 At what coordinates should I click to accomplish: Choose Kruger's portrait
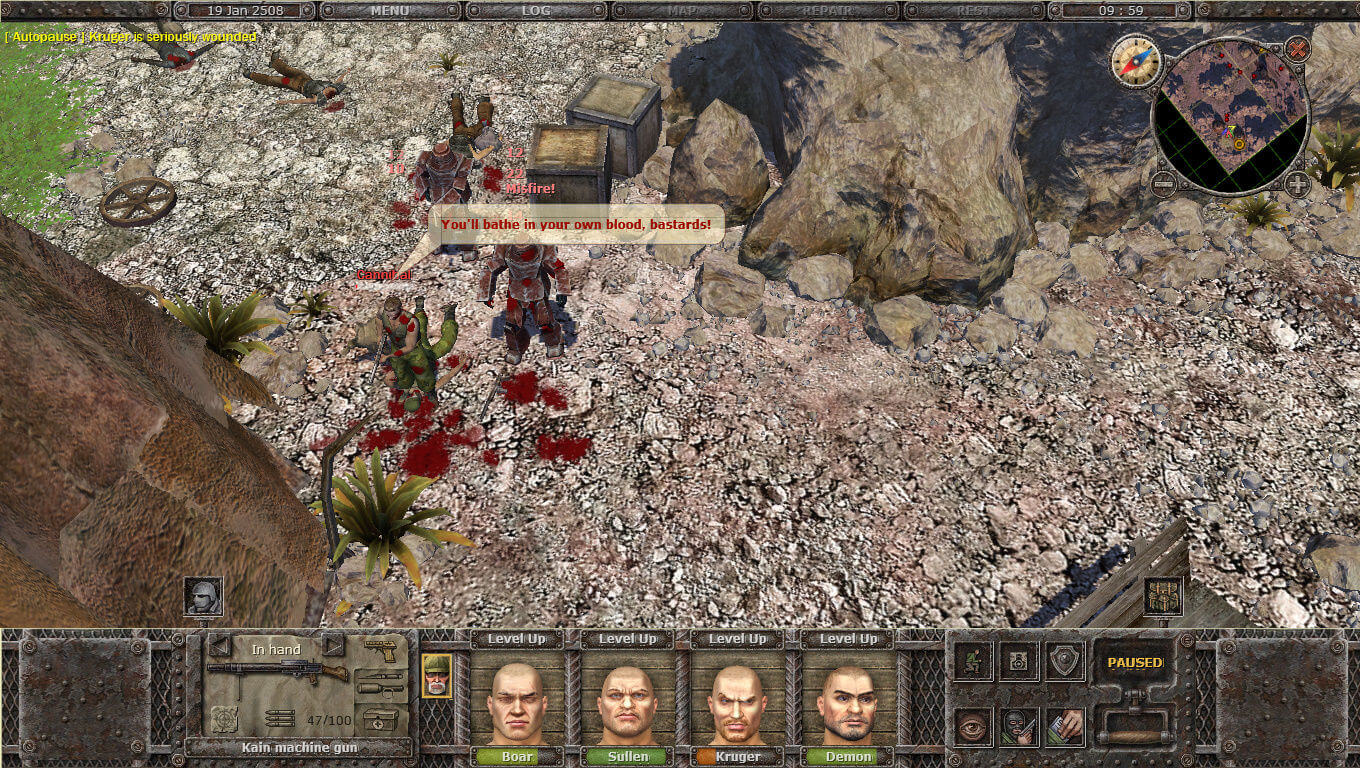pyautogui.click(x=738, y=699)
